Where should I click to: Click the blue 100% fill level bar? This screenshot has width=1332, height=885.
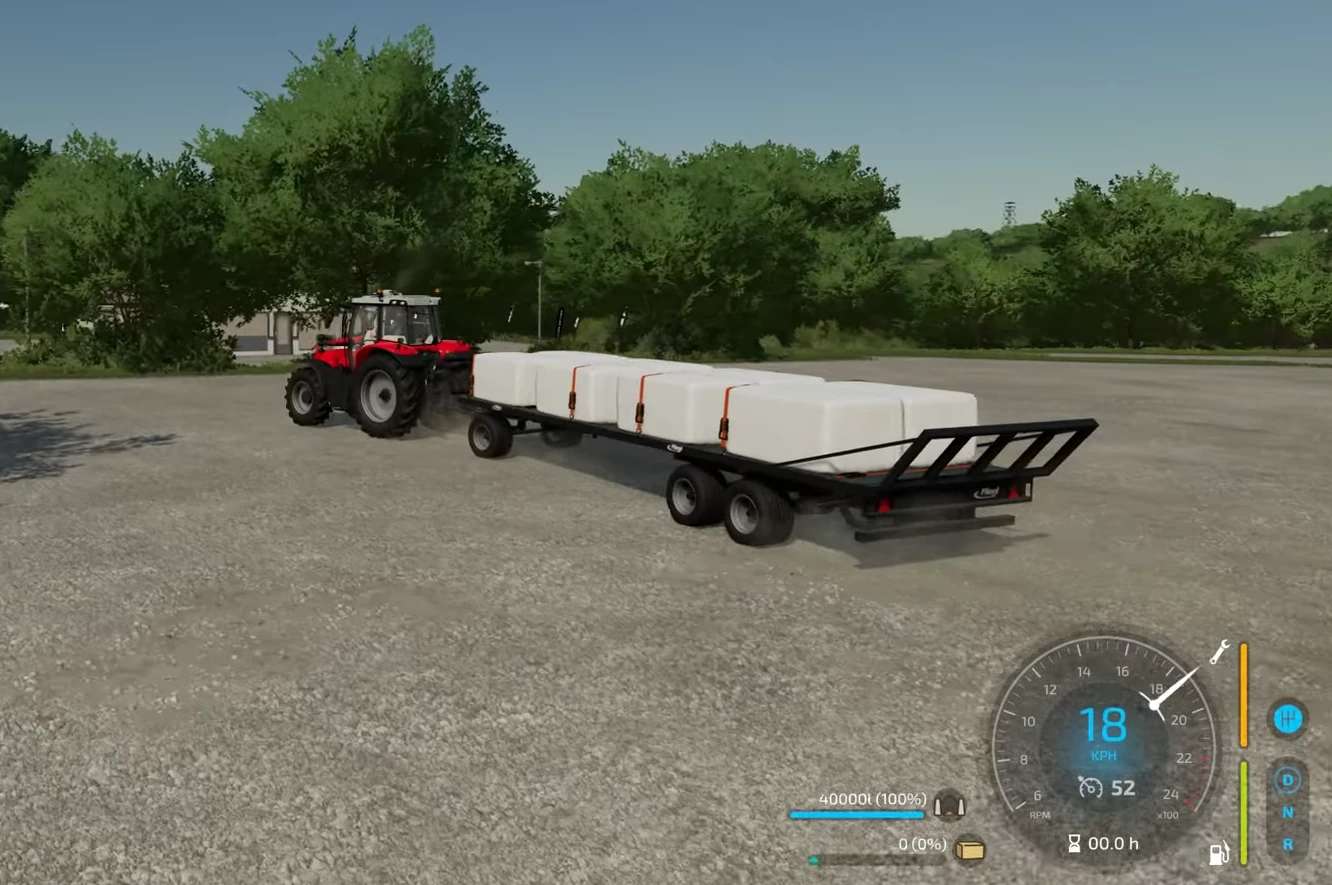pos(859,814)
